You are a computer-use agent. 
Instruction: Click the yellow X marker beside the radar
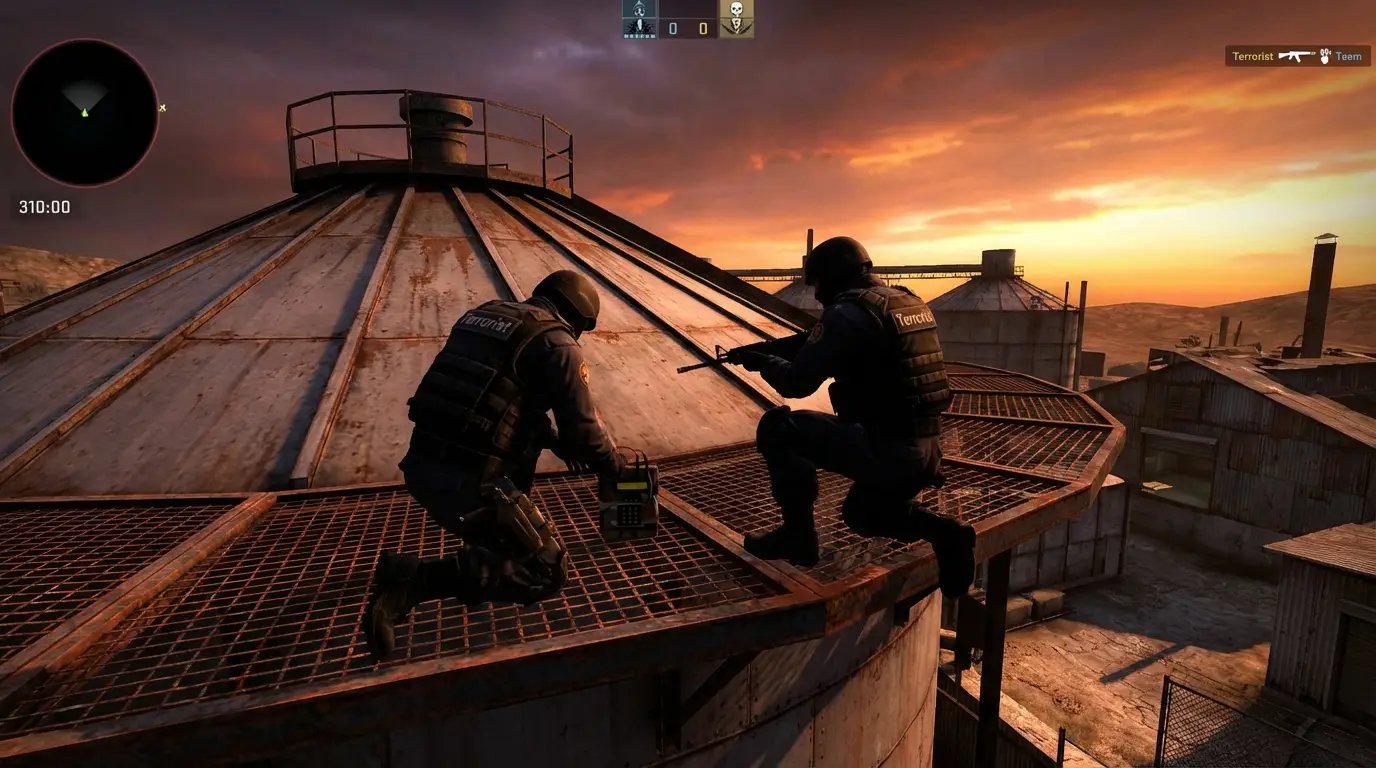pyautogui.click(x=163, y=108)
